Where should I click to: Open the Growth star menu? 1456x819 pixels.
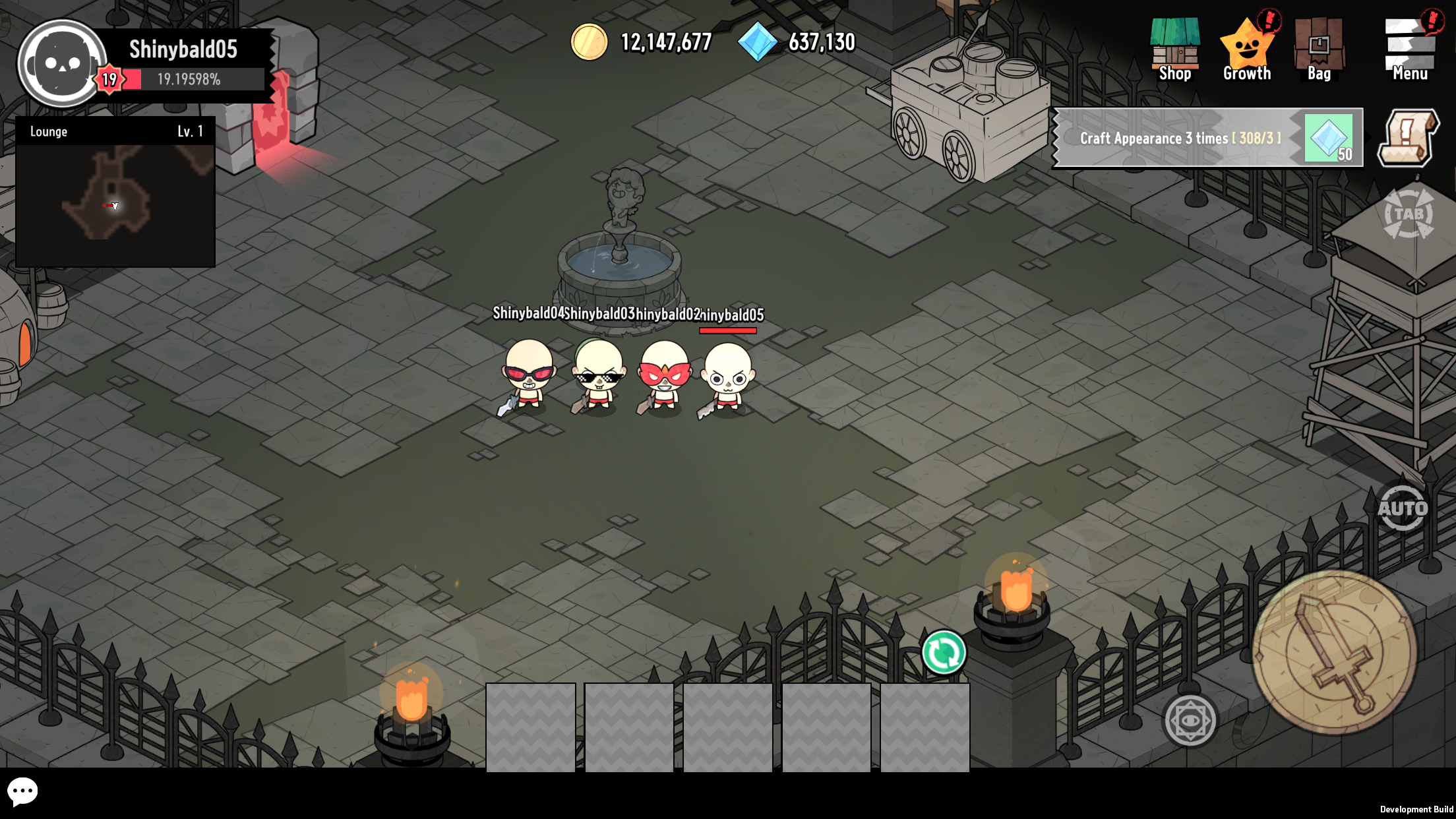coord(1248,49)
